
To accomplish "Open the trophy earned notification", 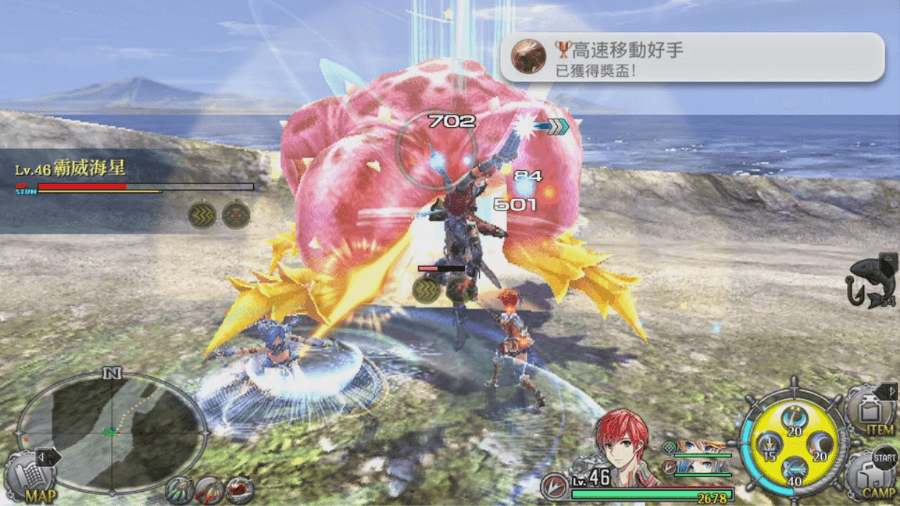I will click(x=693, y=58).
